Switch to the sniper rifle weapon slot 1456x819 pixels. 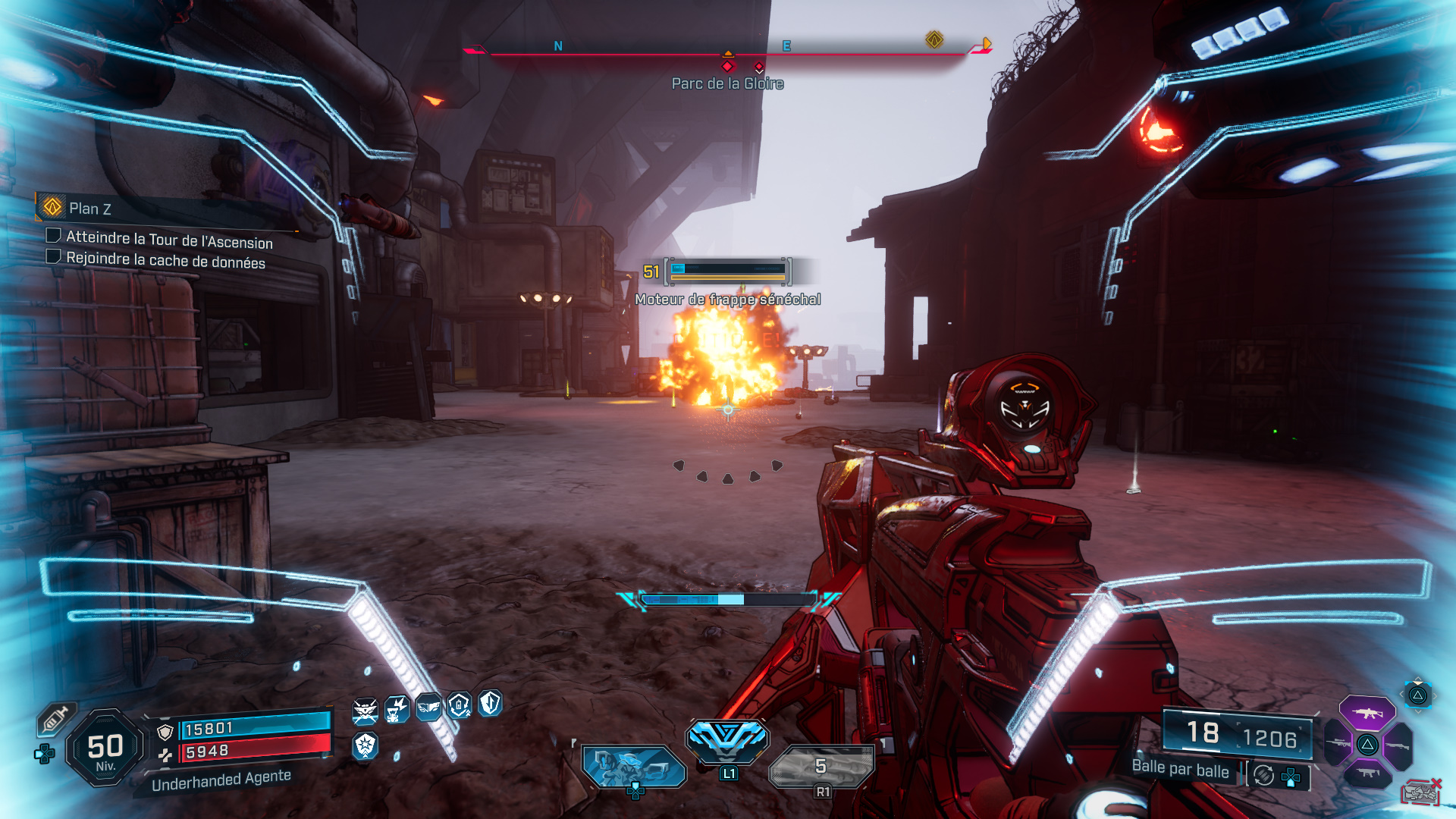[x=1338, y=744]
